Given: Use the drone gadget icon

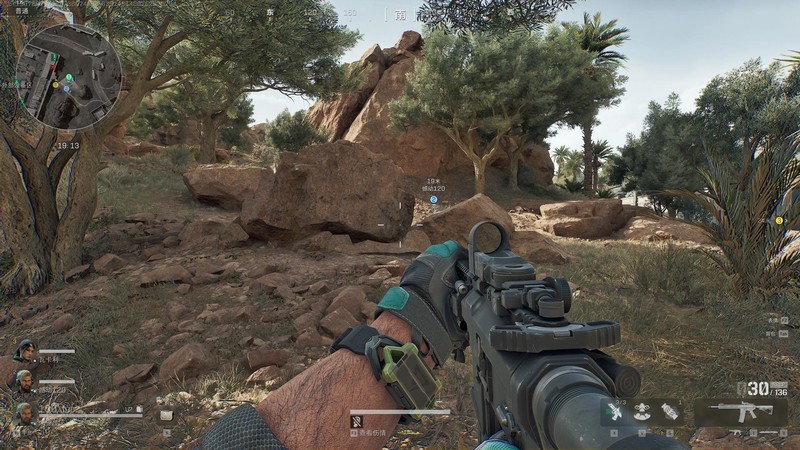Looking at the screenshot, I should point(642,411).
